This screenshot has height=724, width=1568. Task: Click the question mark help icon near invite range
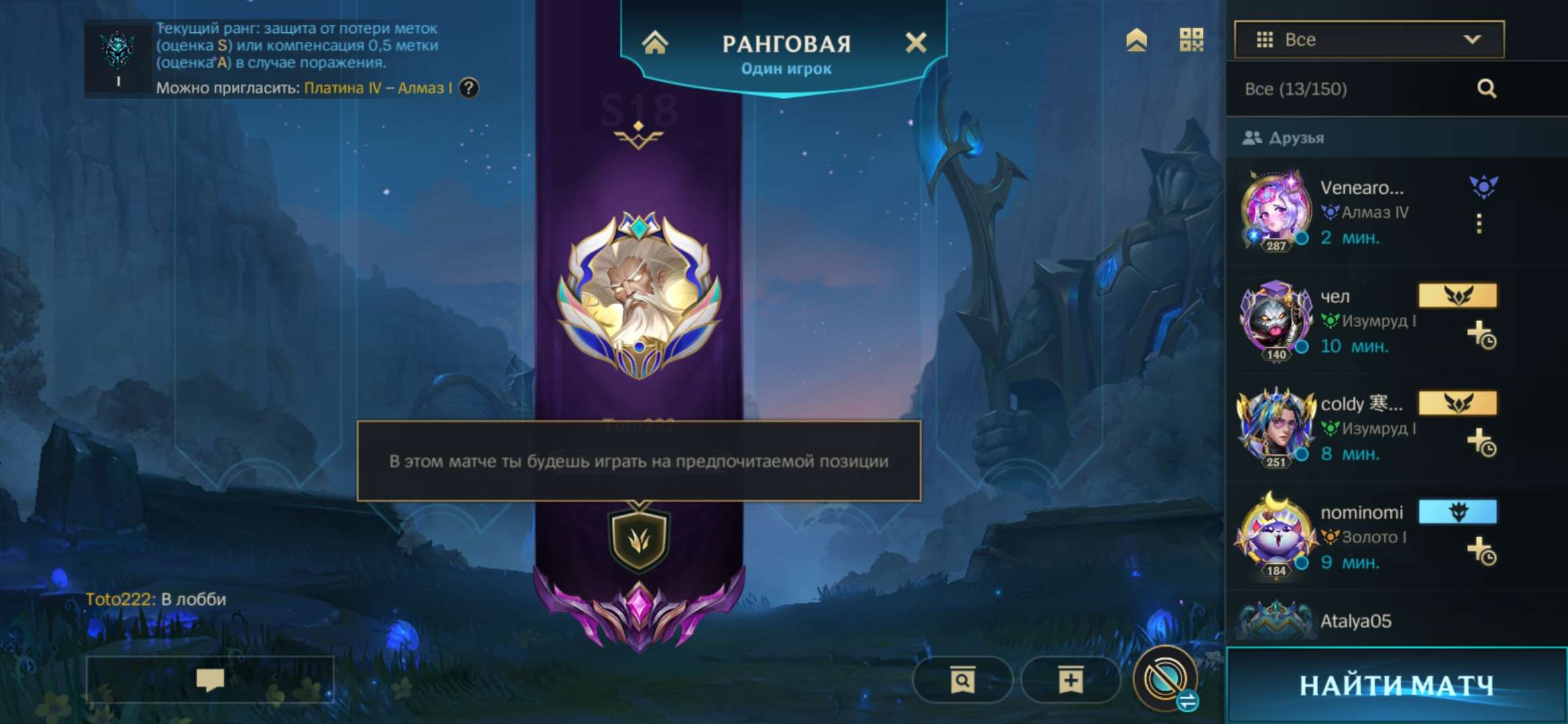(469, 88)
